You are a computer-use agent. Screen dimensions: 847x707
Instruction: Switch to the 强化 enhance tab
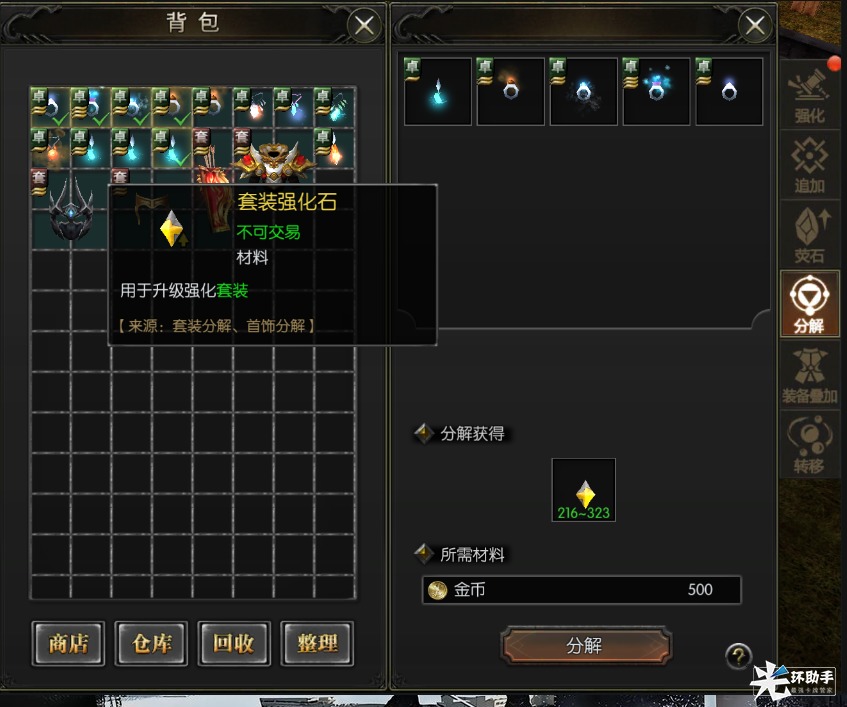coord(809,93)
